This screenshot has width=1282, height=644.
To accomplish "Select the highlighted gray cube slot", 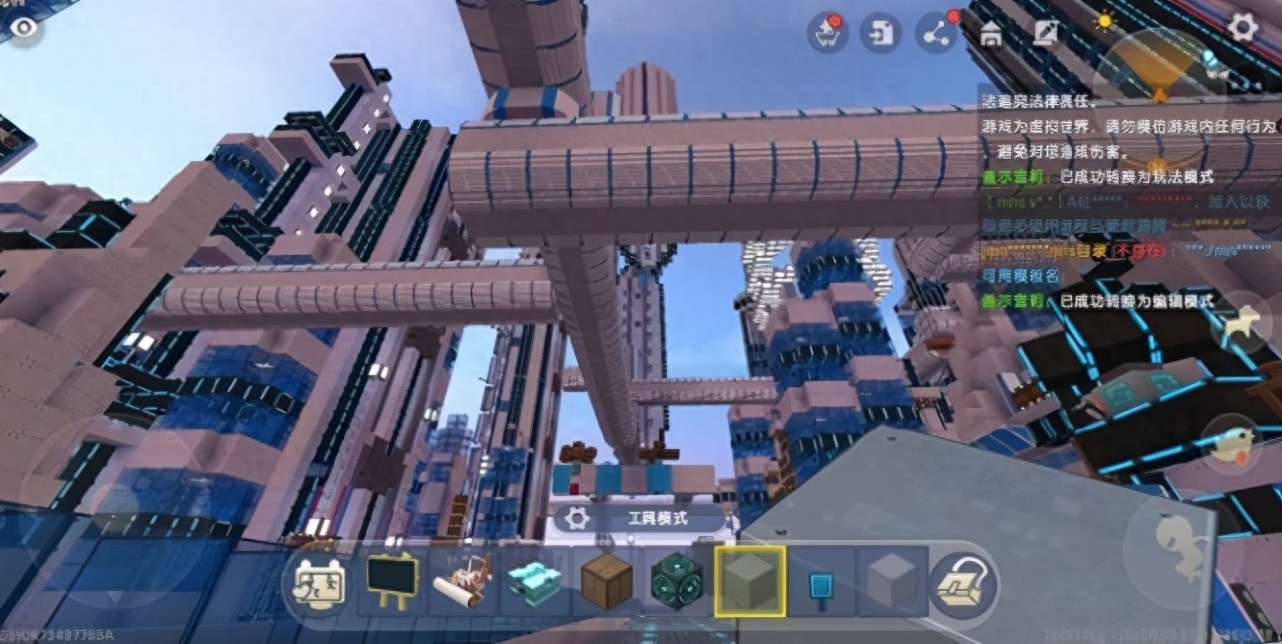I will 750,581.
